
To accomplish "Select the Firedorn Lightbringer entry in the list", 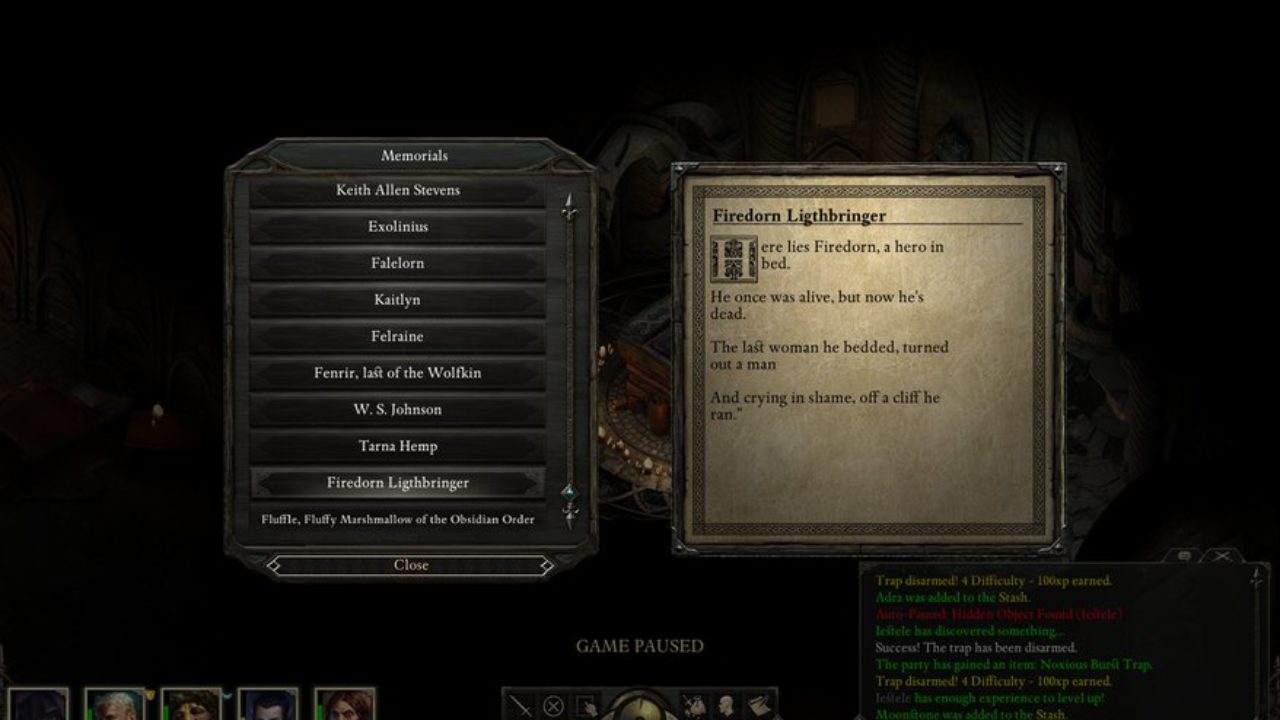I will [x=397, y=483].
